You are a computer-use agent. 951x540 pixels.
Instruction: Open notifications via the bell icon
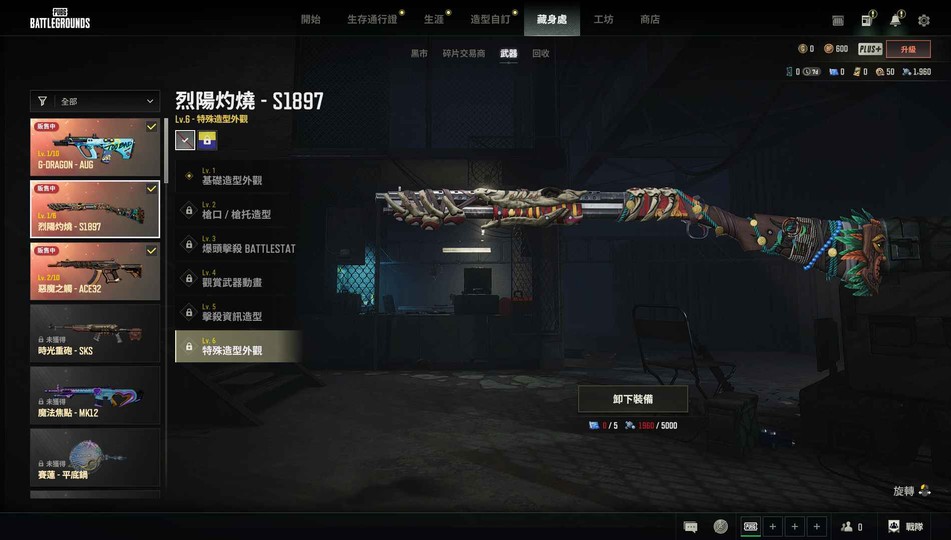[x=895, y=20]
